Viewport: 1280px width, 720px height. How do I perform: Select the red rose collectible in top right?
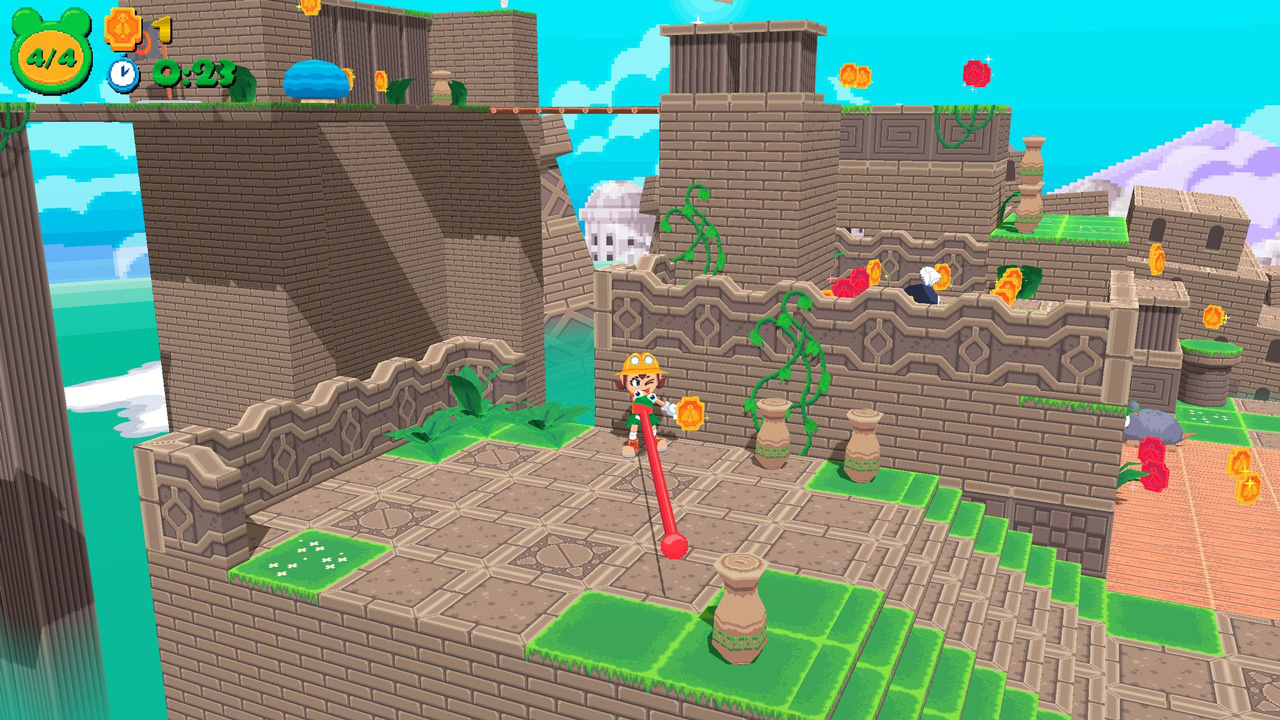tap(976, 73)
